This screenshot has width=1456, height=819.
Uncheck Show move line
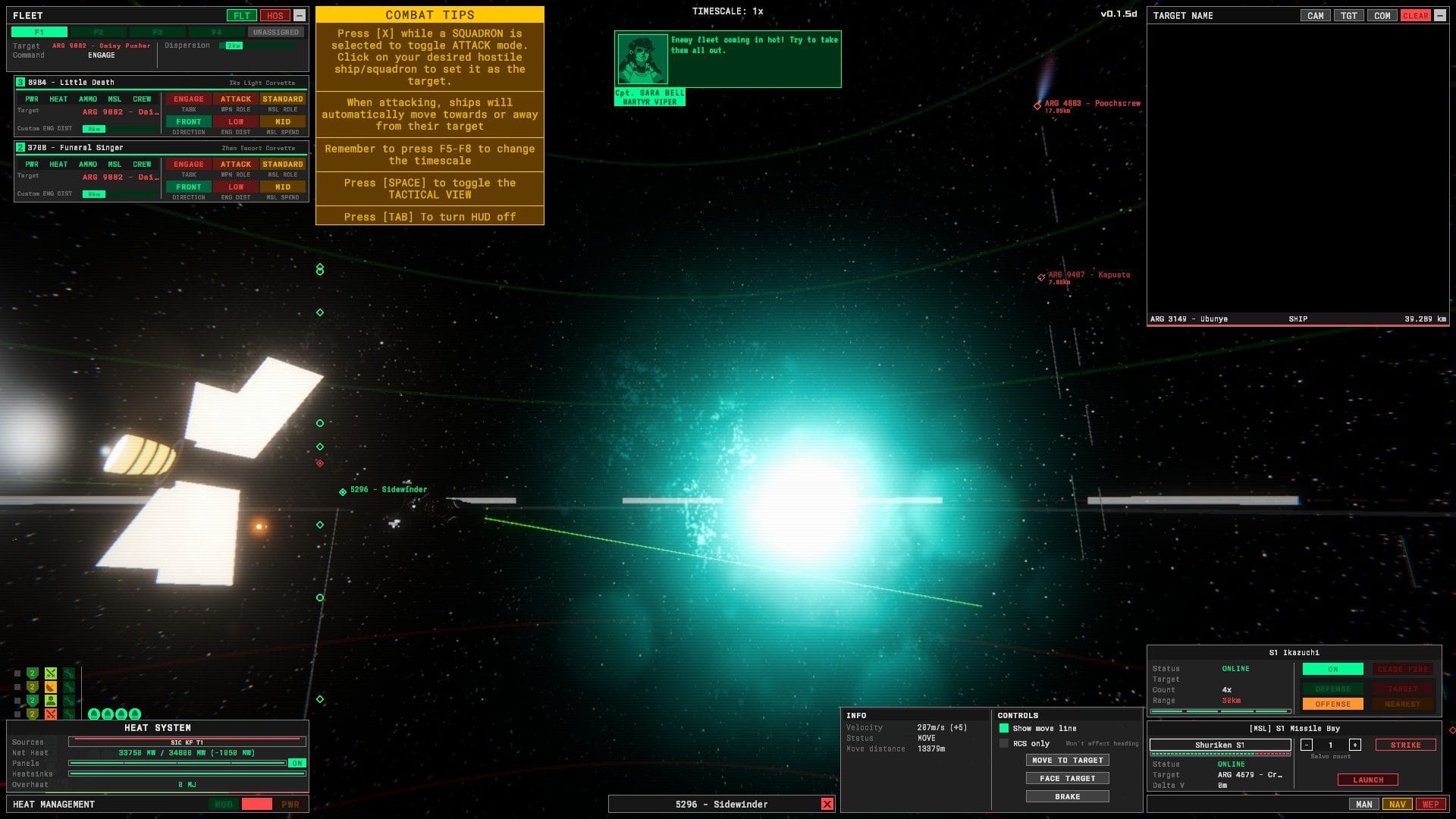pos(1004,728)
